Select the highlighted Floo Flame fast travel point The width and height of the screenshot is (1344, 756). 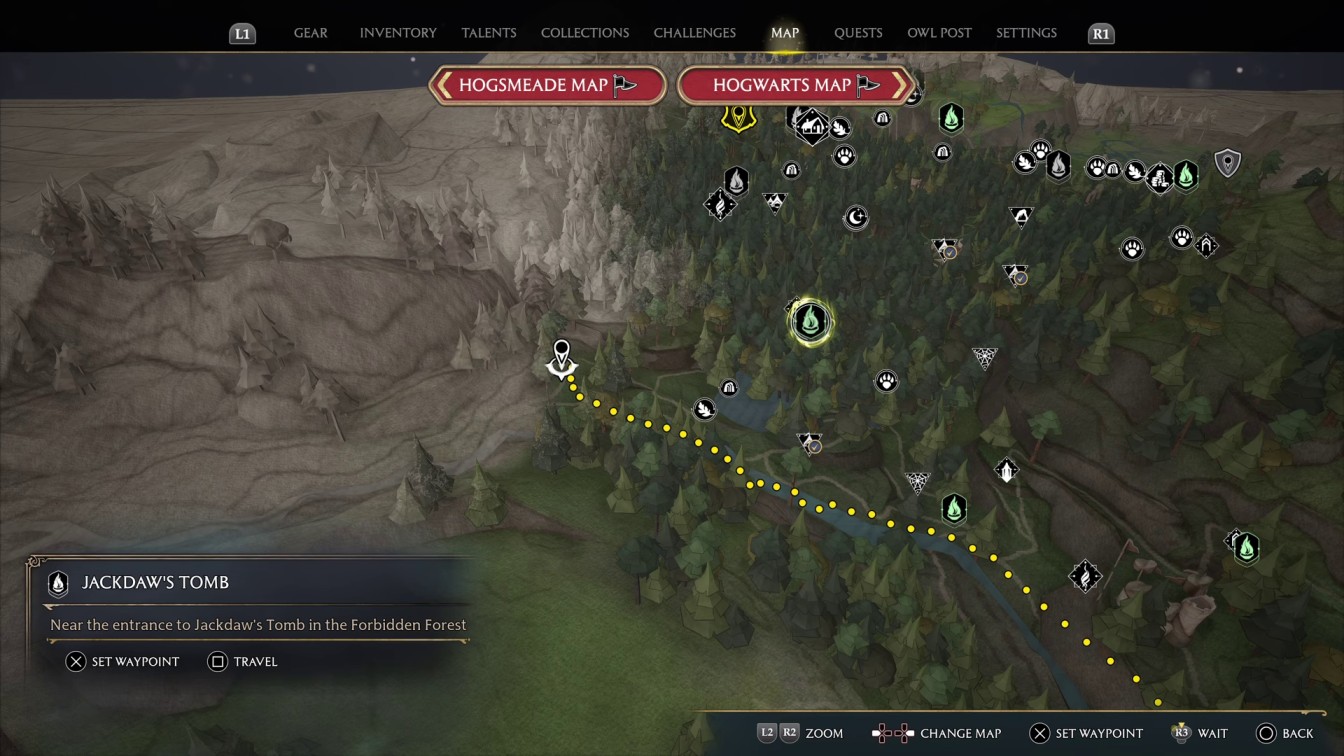[x=810, y=320]
